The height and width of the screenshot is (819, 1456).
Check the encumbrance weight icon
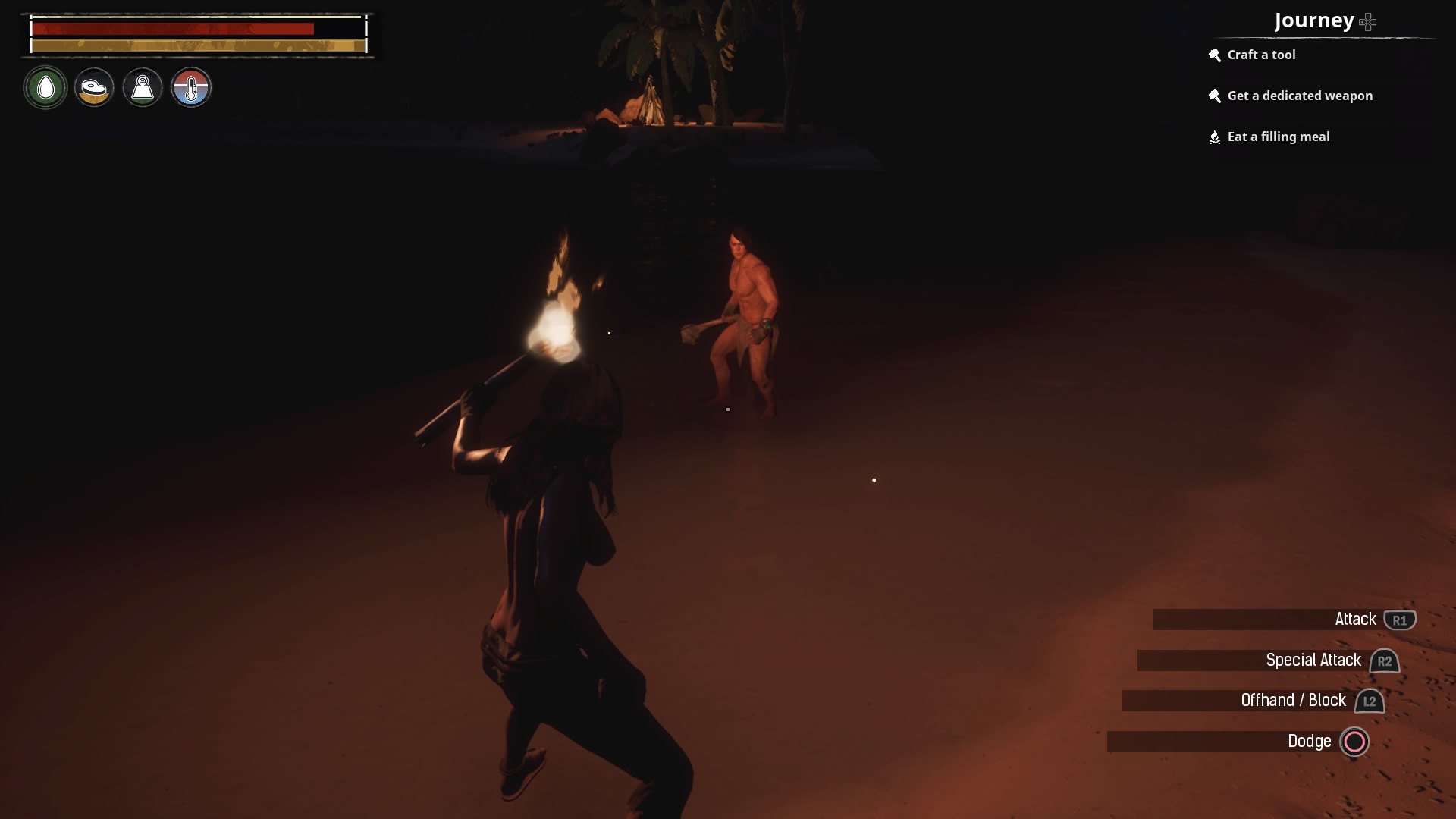pyautogui.click(x=143, y=88)
